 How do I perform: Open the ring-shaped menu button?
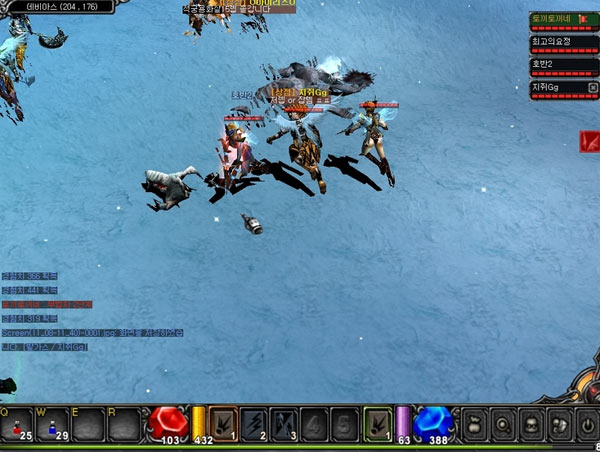point(503,424)
